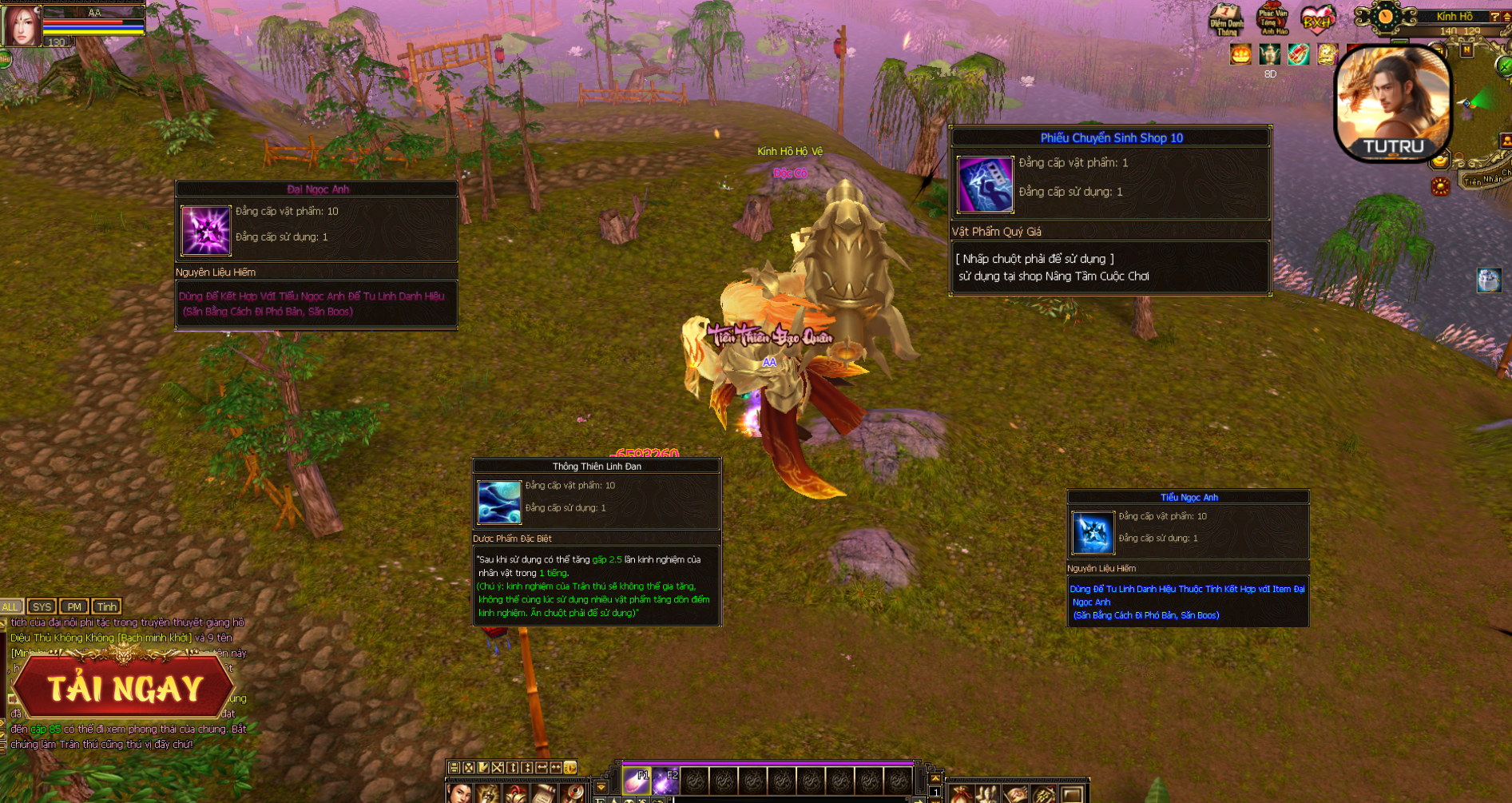Click the gold ingot icon beside minimap
This screenshot has width=1512, height=803.
[1439, 161]
